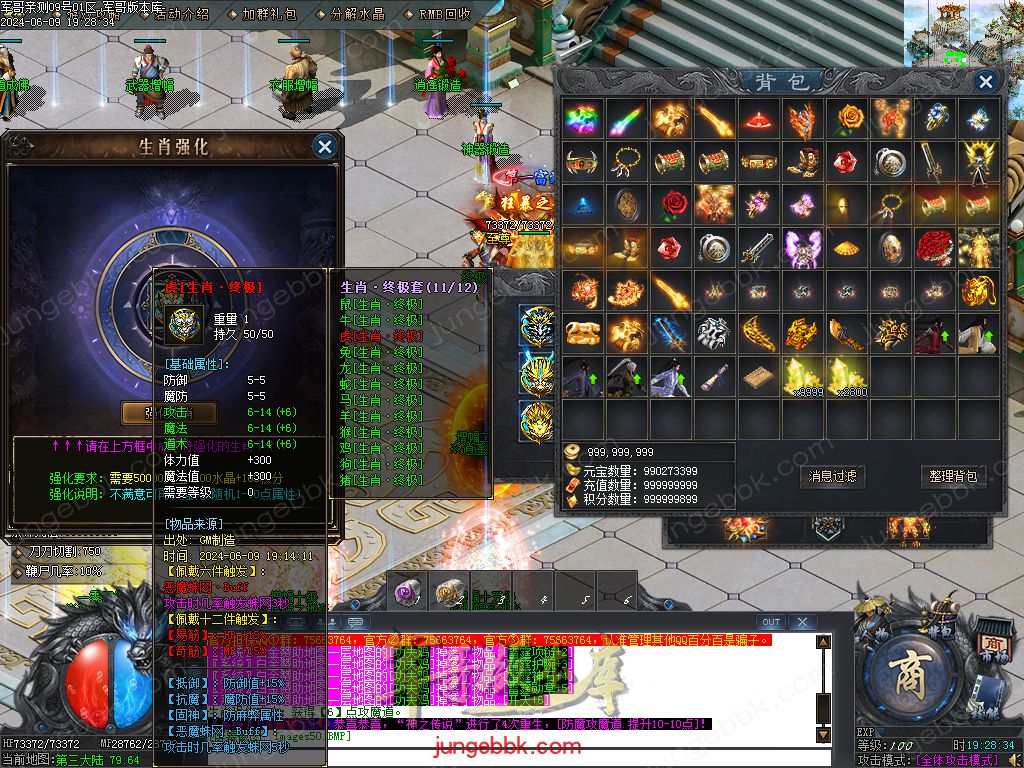
Task: Use the purple scroll in hotbar slot 1
Action: (x=406, y=591)
